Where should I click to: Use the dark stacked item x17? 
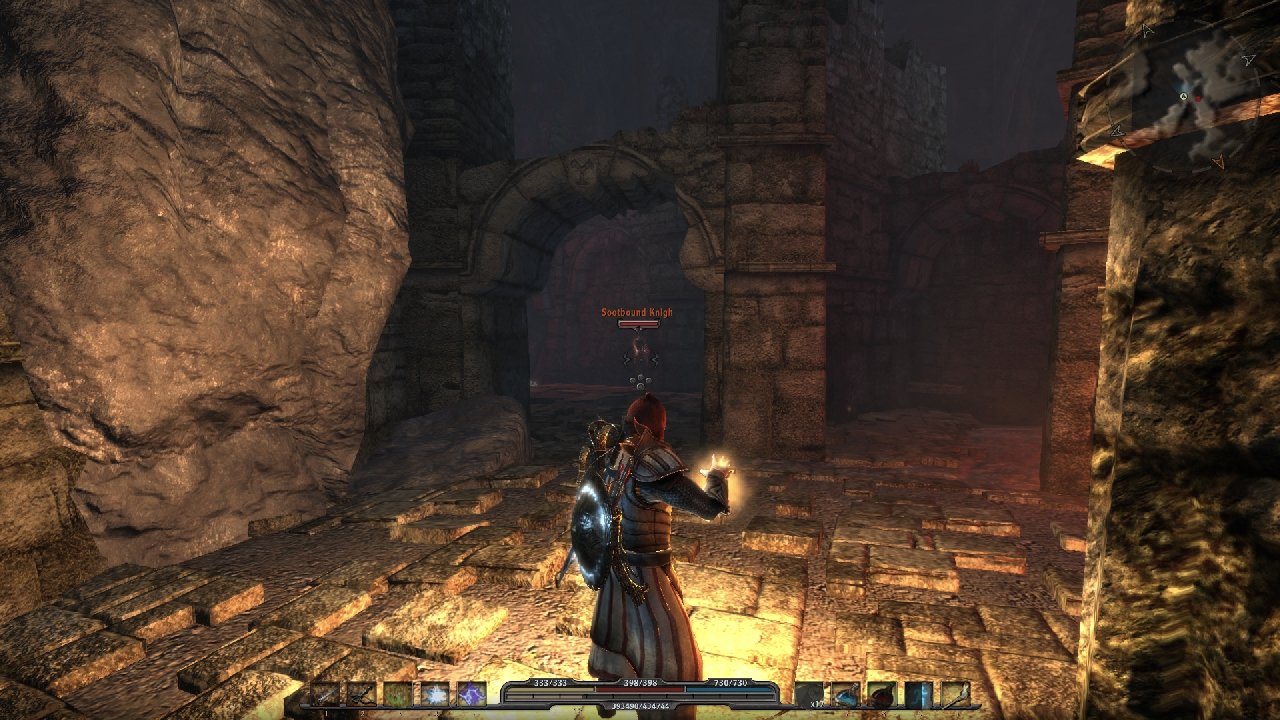pos(809,694)
